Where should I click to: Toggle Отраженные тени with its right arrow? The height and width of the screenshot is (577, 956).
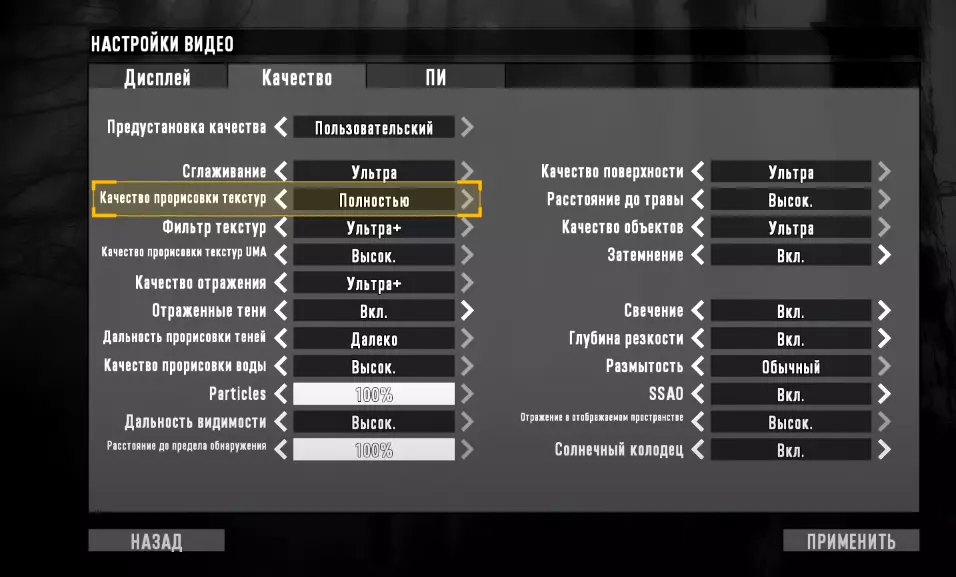(467, 311)
